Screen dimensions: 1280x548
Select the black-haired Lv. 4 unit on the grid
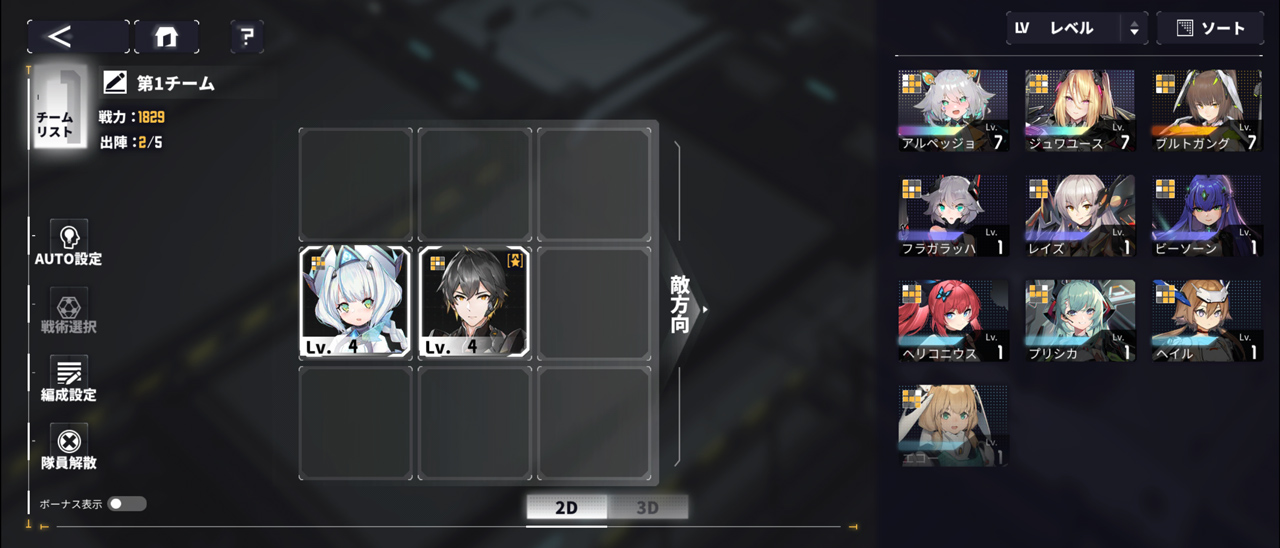click(474, 302)
